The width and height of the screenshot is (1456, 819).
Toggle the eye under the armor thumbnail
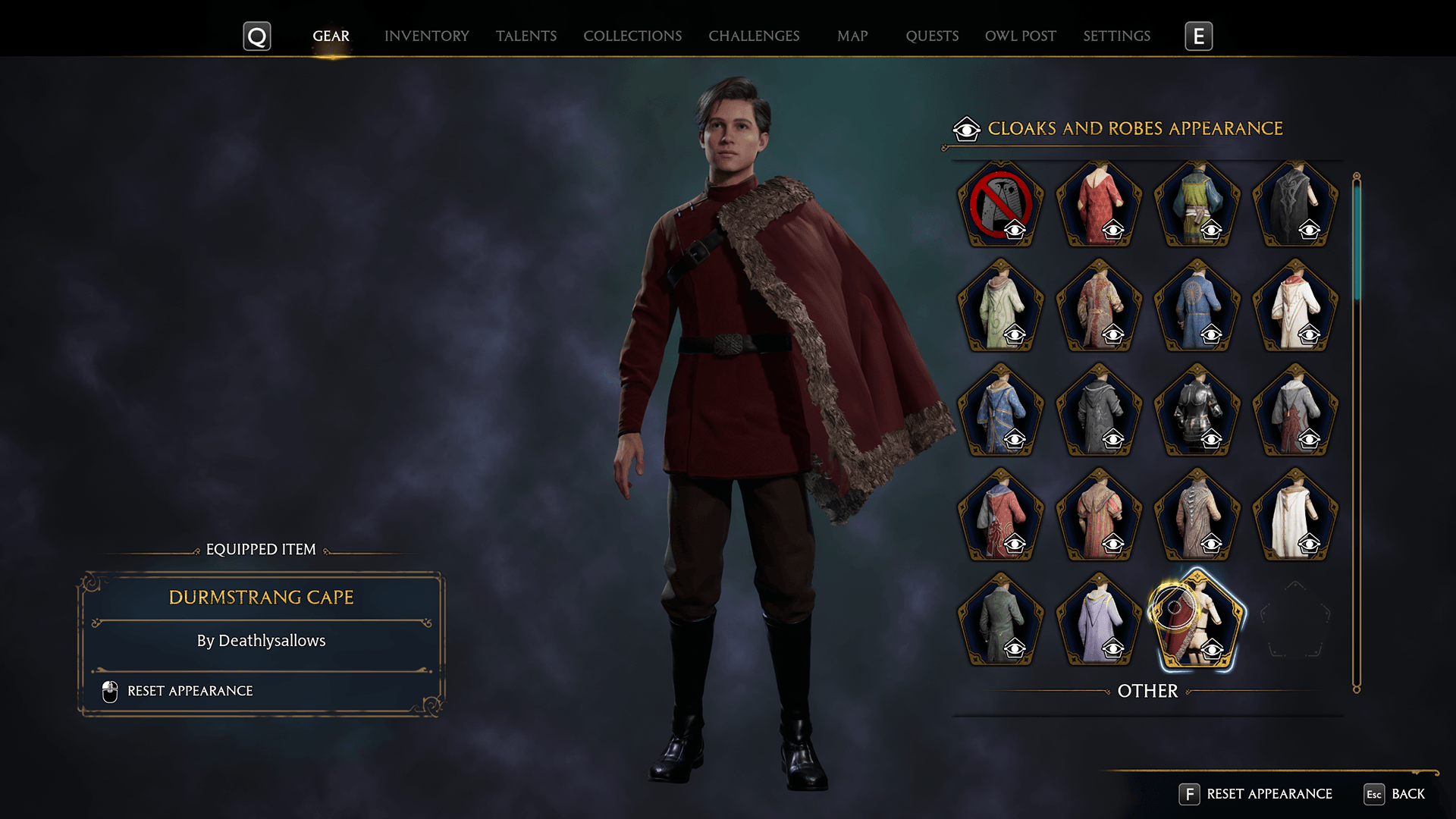pyautogui.click(x=1210, y=438)
